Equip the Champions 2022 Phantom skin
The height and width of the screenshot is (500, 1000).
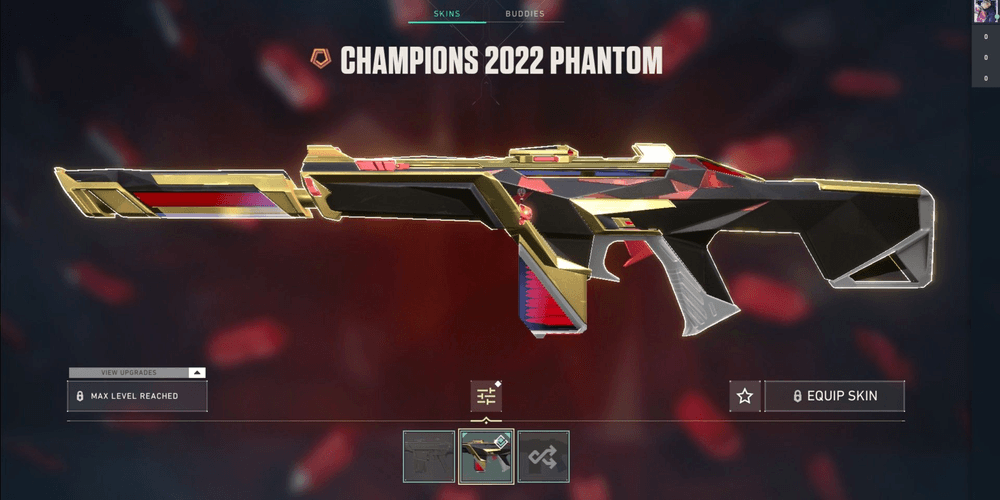pos(834,396)
